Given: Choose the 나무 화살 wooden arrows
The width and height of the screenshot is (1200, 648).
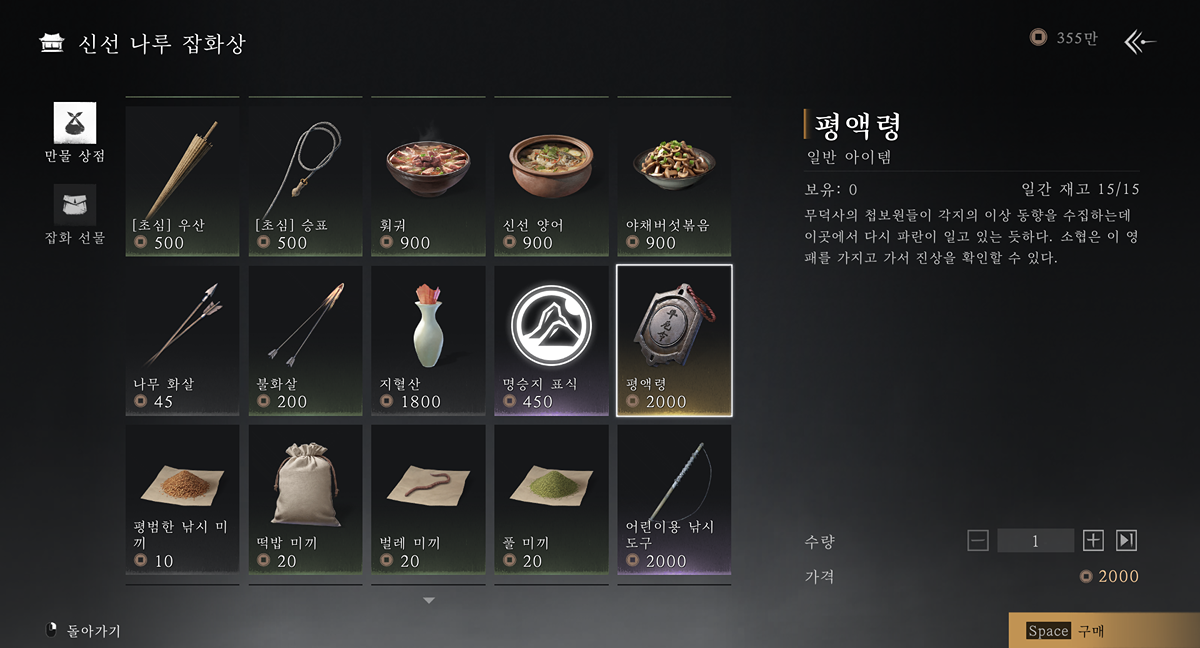Looking at the screenshot, I should (182, 340).
